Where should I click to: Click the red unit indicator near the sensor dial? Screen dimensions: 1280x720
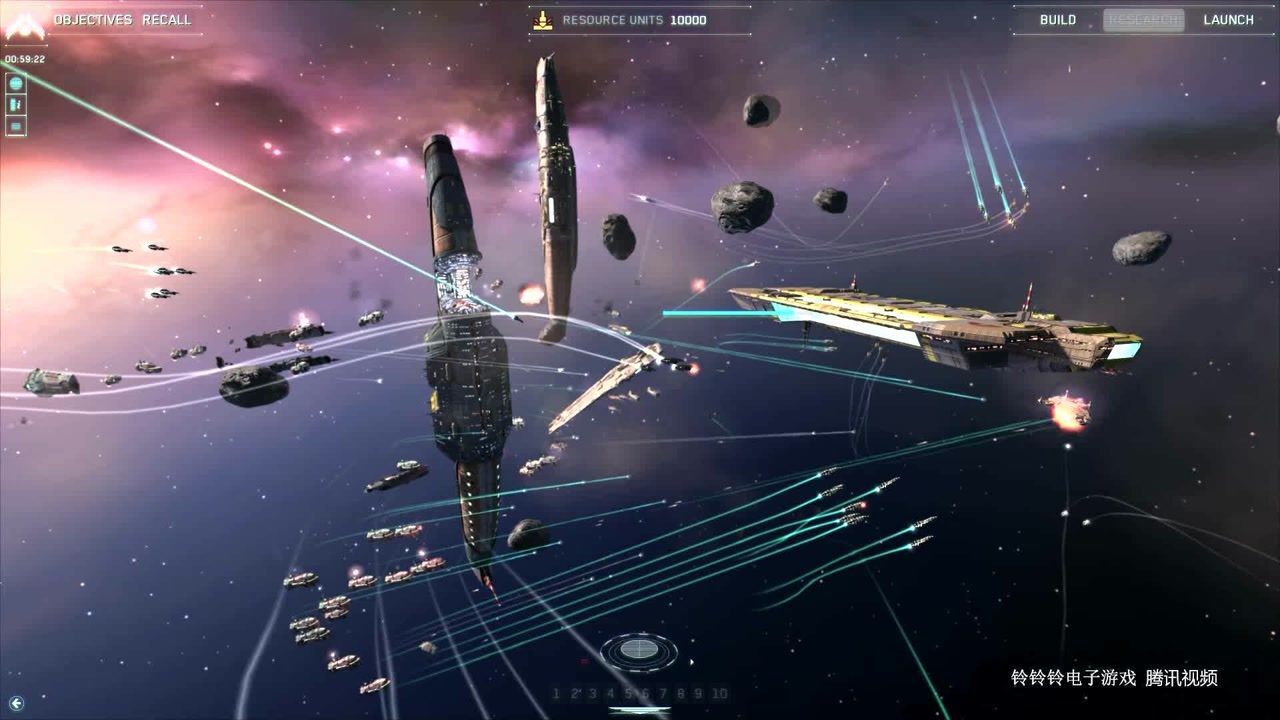584,660
